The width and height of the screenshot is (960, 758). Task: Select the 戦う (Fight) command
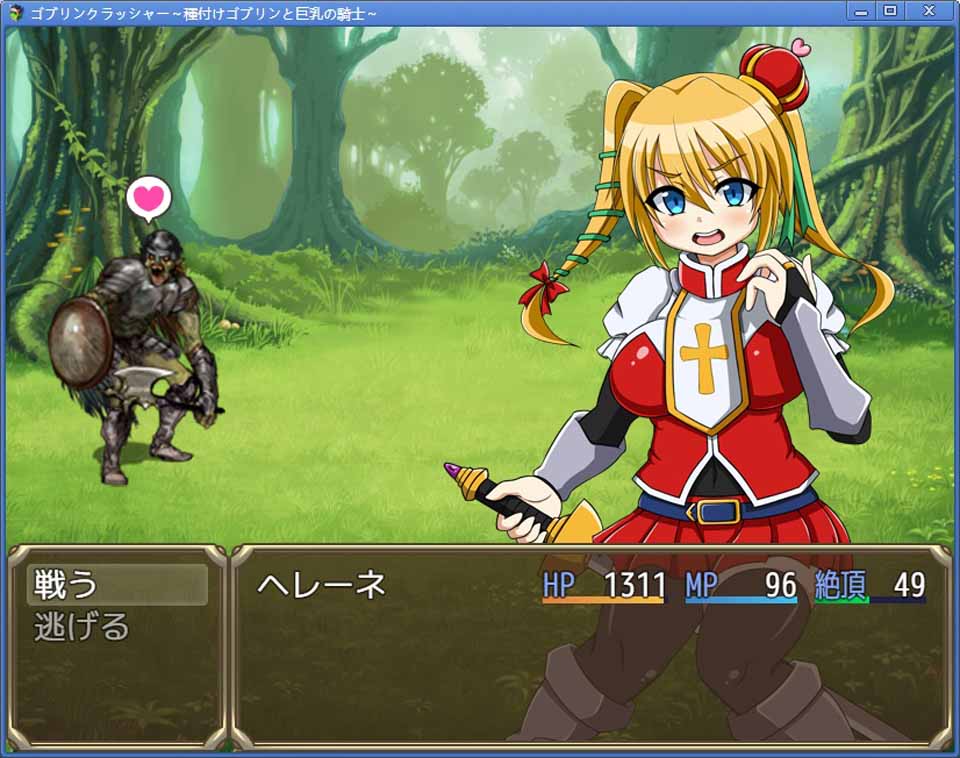click(116, 584)
